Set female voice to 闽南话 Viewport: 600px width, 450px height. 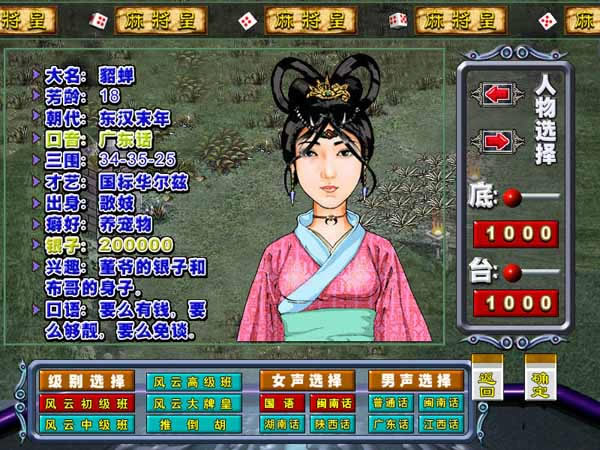pos(332,403)
